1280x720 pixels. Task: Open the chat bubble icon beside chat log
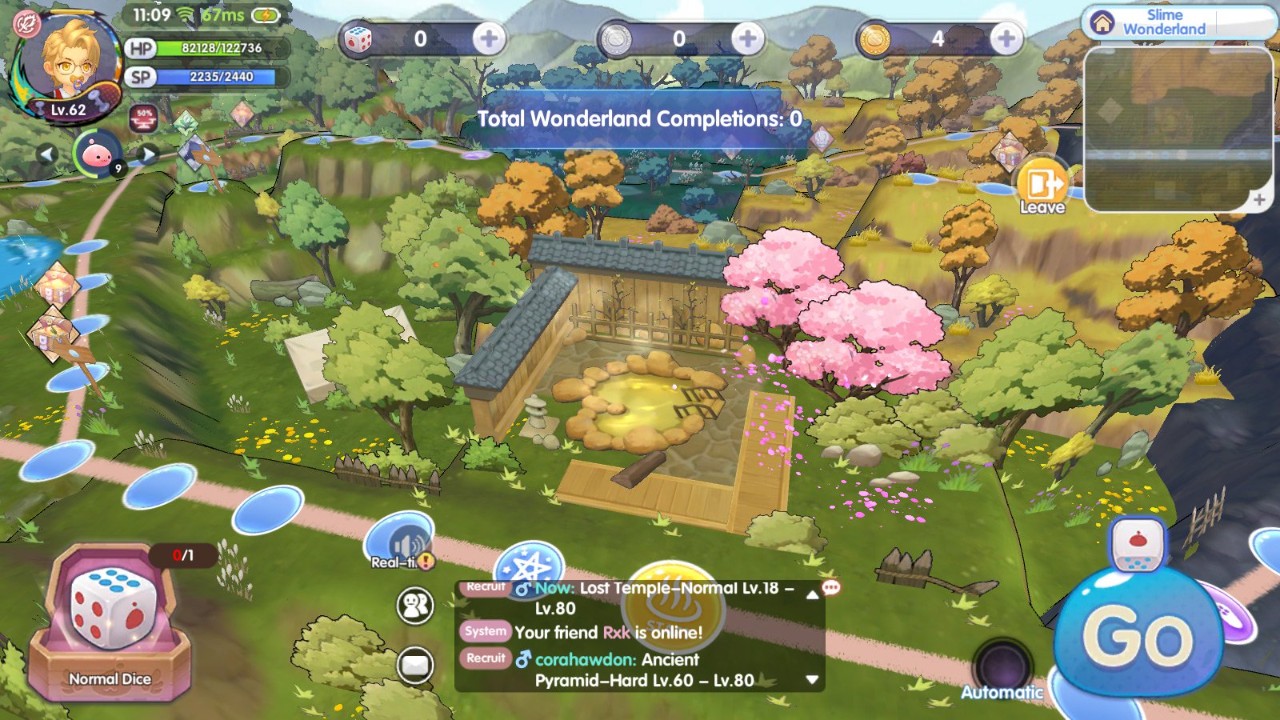click(830, 588)
